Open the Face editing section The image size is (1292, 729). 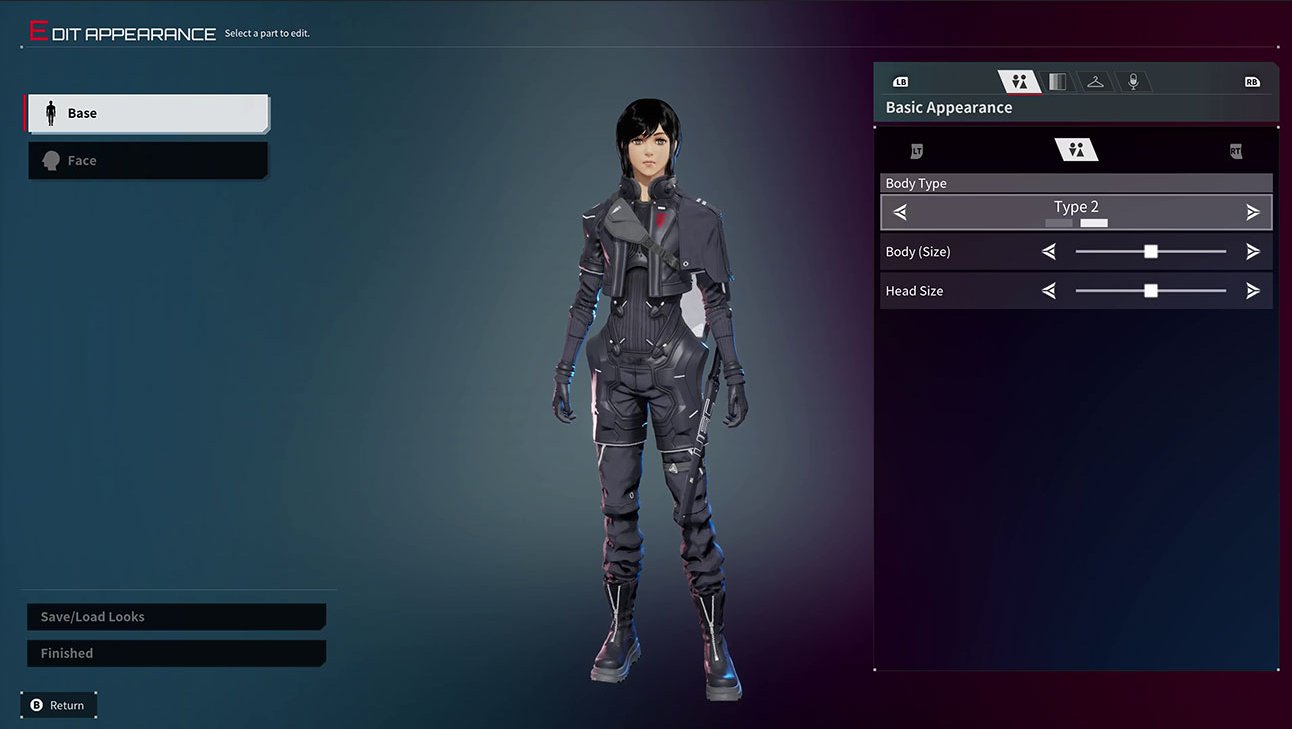(x=147, y=161)
